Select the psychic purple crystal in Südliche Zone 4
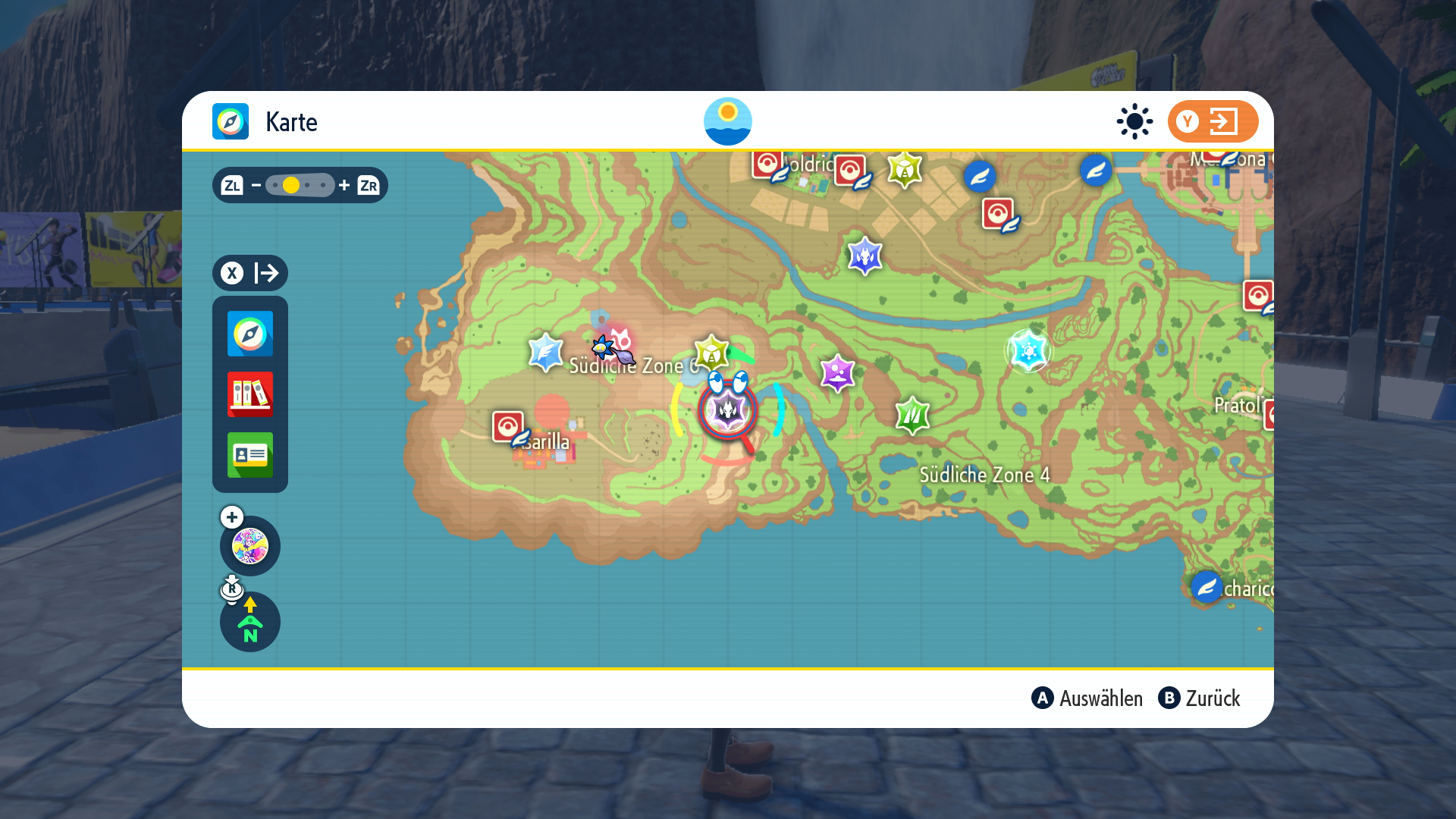 coord(836,373)
